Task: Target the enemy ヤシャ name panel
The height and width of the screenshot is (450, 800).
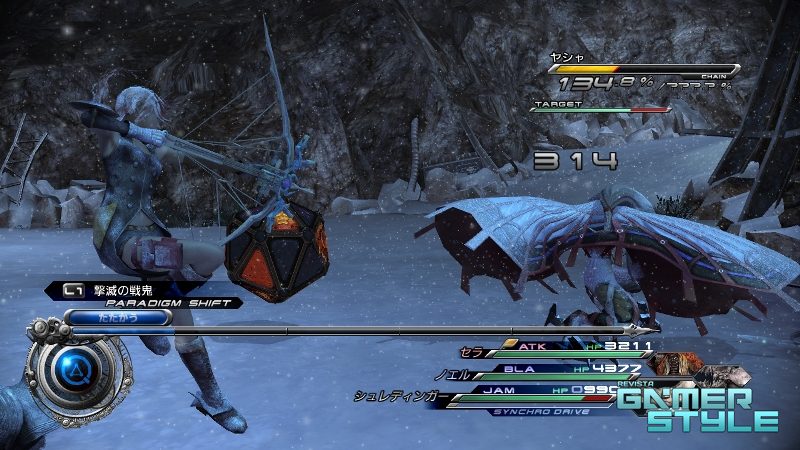Action: click(x=640, y=62)
